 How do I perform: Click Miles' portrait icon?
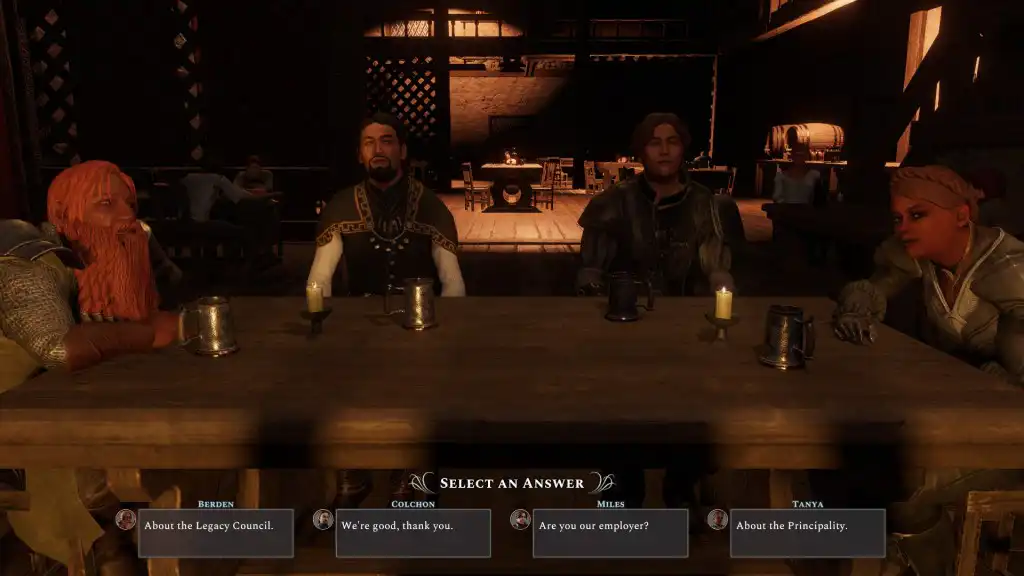point(520,520)
